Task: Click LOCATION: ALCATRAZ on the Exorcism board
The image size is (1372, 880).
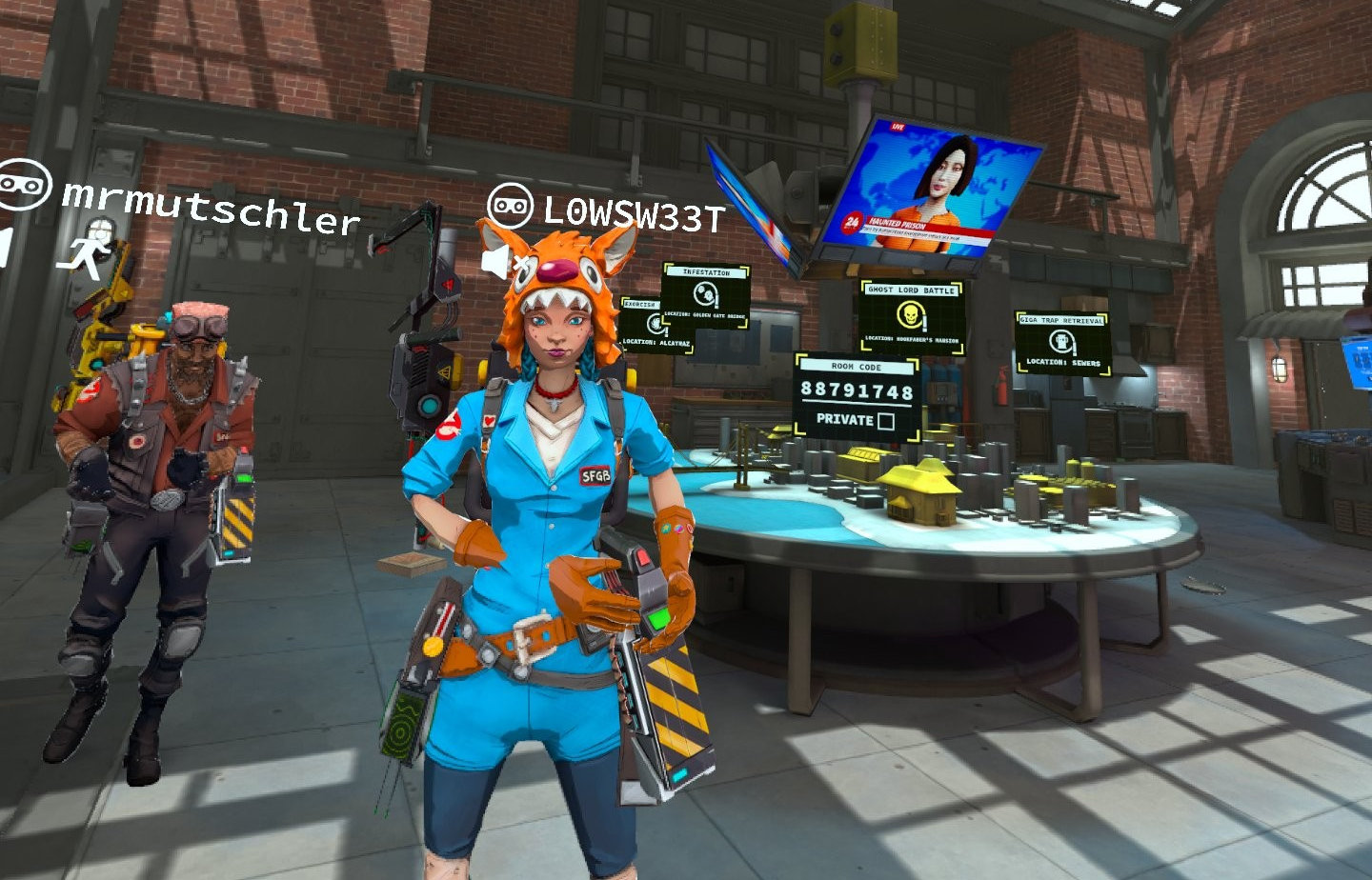Action: coord(656,342)
